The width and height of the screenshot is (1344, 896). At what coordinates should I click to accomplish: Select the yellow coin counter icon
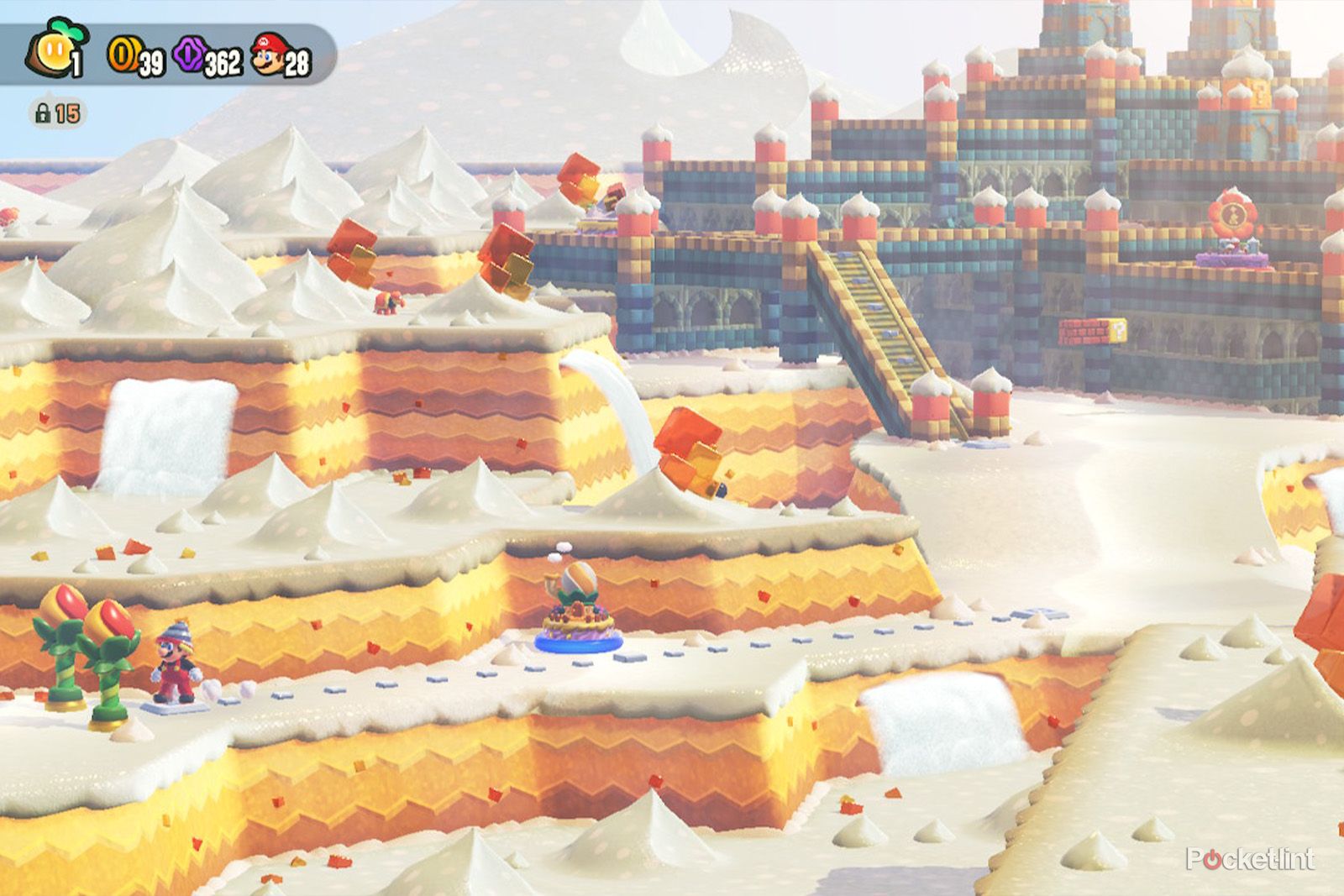click(123, 53)
